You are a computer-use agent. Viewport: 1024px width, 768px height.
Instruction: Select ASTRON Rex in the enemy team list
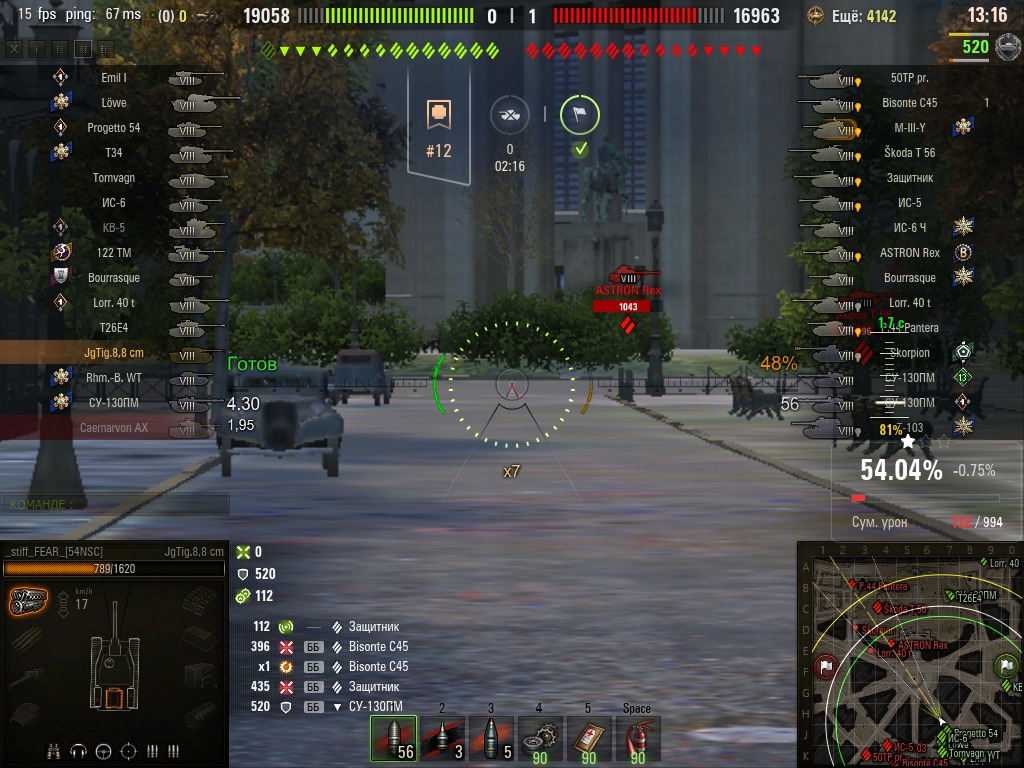[x=910, y=253]
